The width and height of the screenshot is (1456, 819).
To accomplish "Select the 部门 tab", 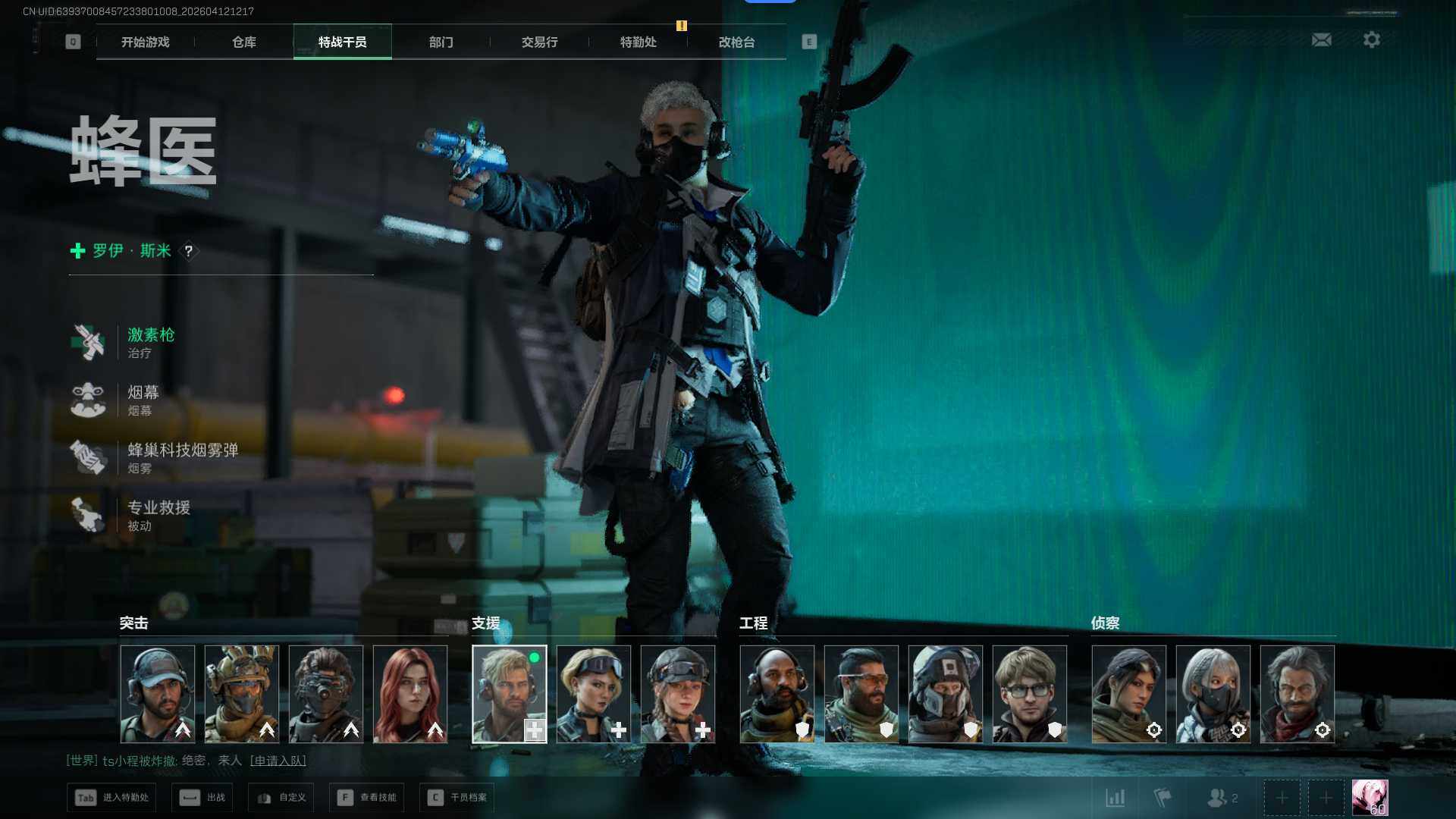I will tap(441, 42).
